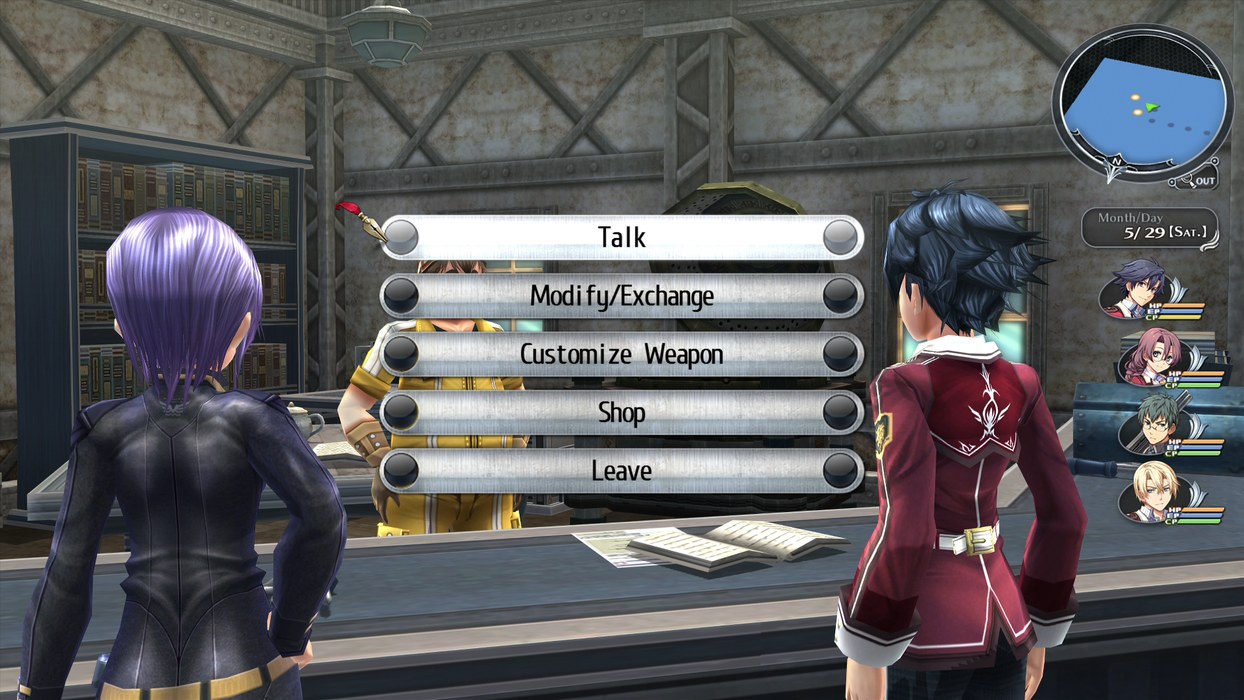The width and height of the screenshot is (1244, 700).
Task: Select the Talk menu option
Action: (x=621, y=238)
